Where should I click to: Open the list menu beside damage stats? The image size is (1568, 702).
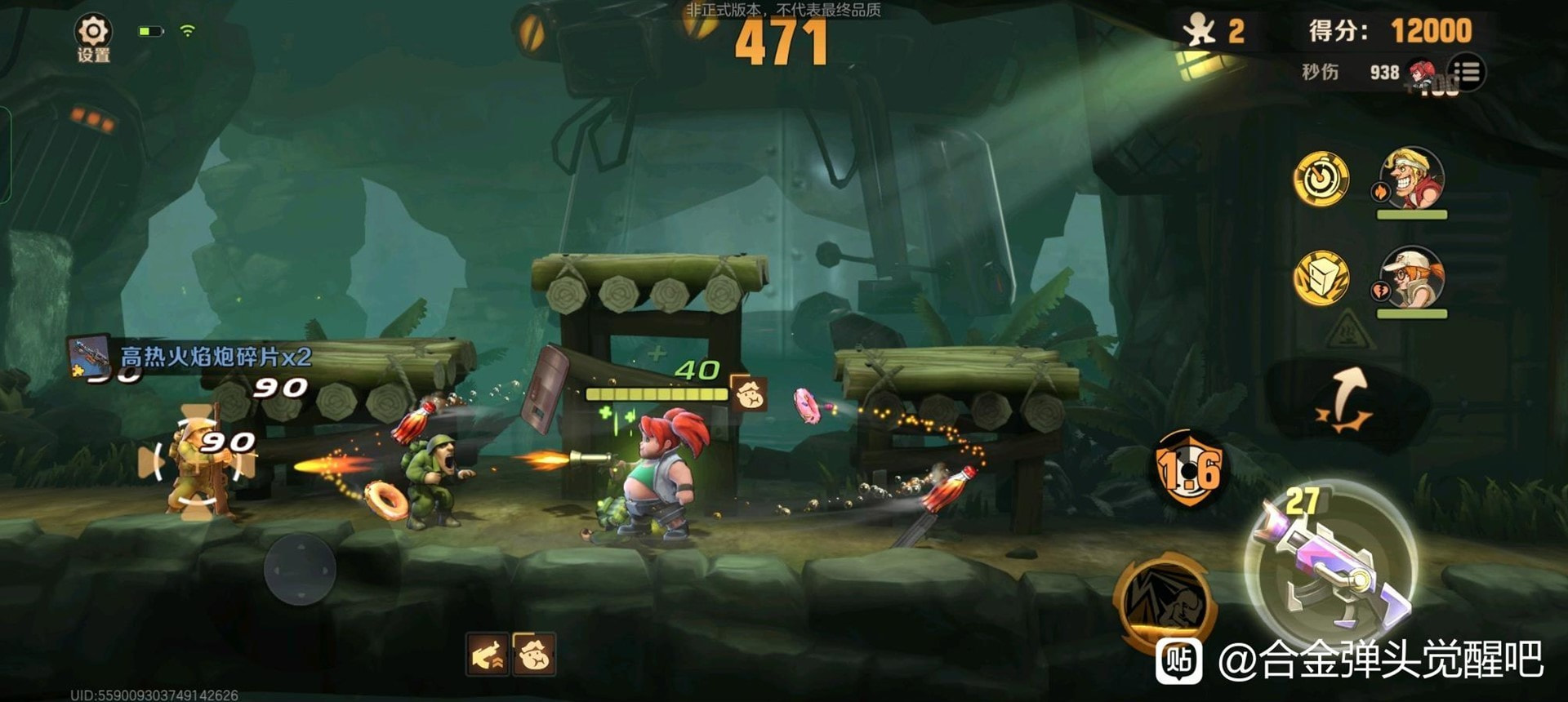[1467, 72]
